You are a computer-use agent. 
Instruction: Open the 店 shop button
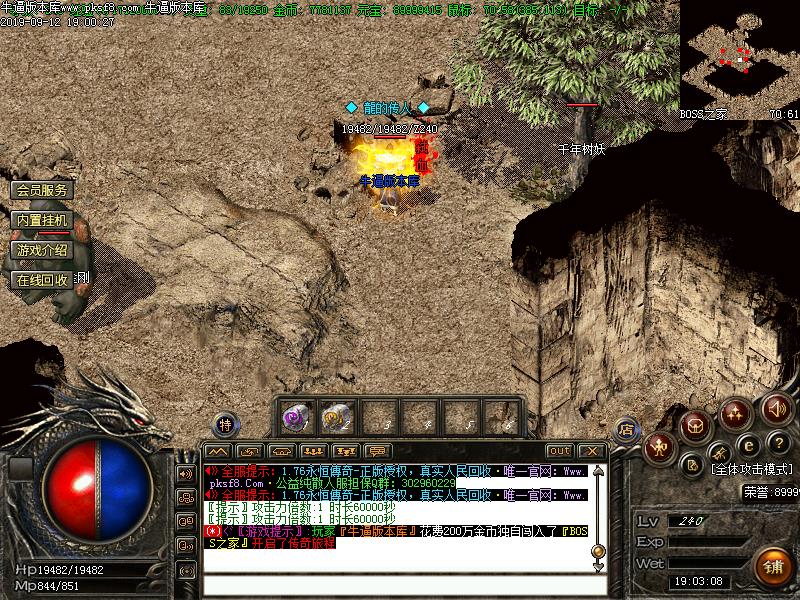coord(626,429)
